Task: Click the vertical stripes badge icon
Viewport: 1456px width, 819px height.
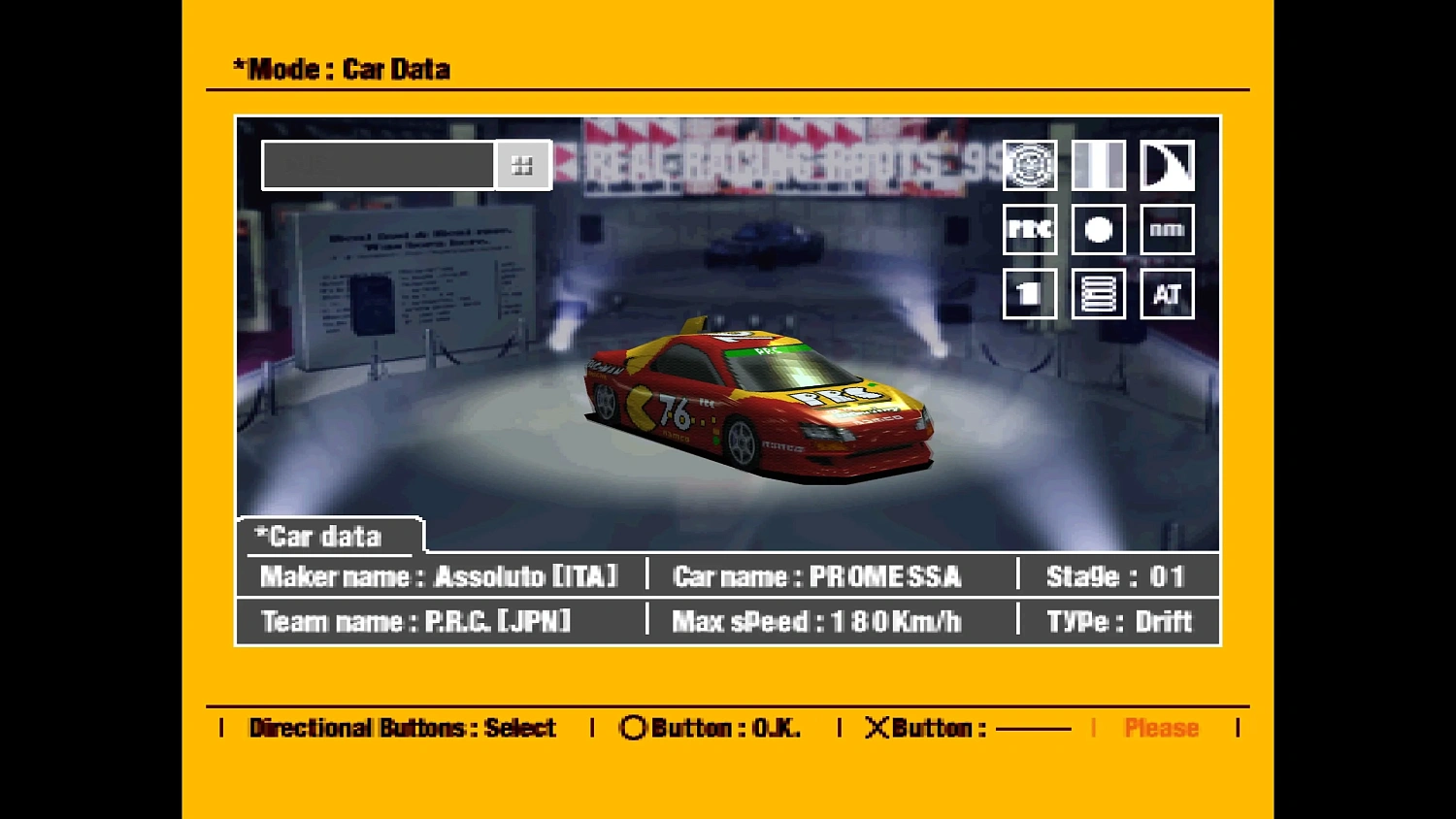Action: tap(1098, 164)
